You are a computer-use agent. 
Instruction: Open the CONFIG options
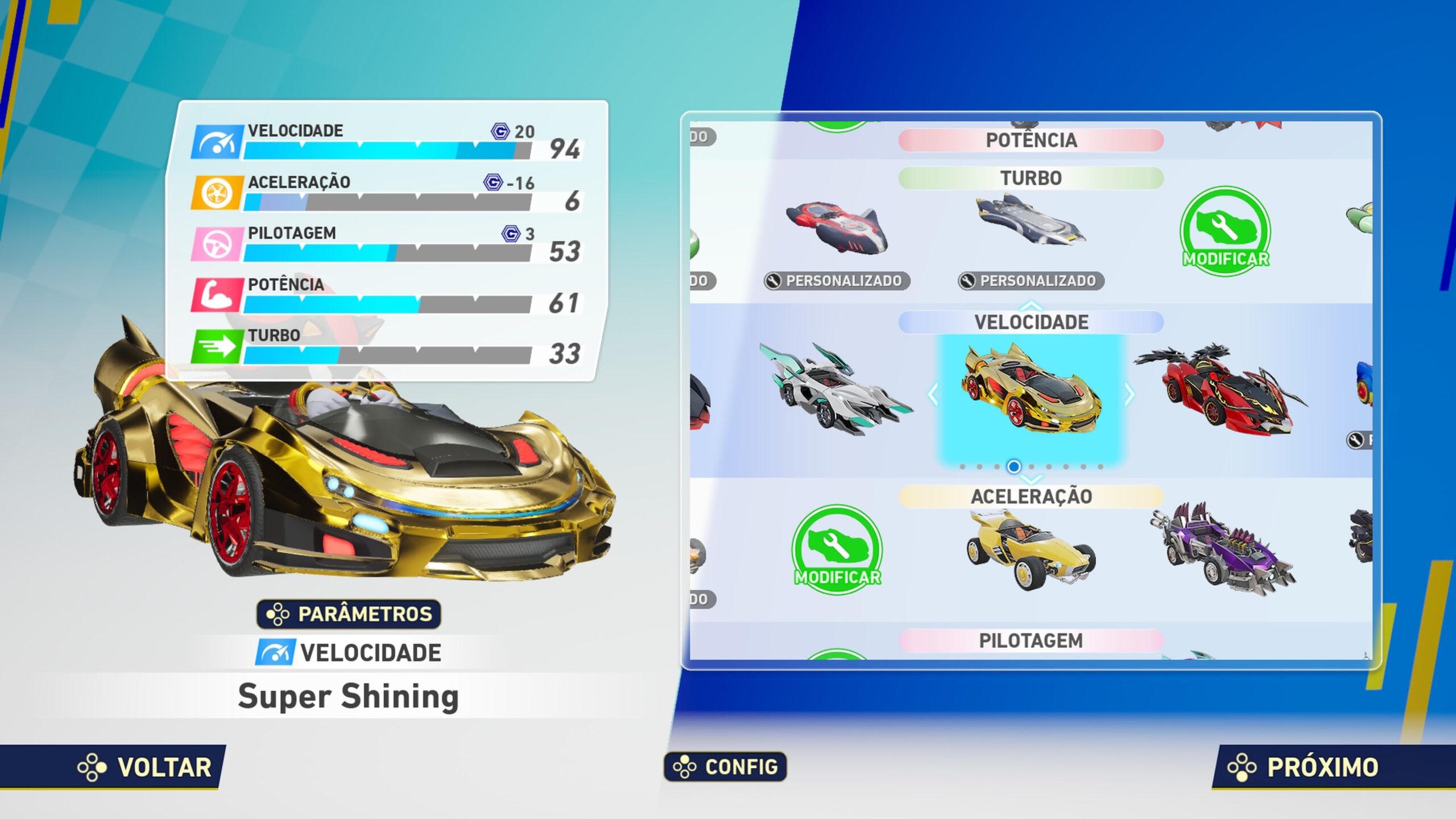click(726, 767)
